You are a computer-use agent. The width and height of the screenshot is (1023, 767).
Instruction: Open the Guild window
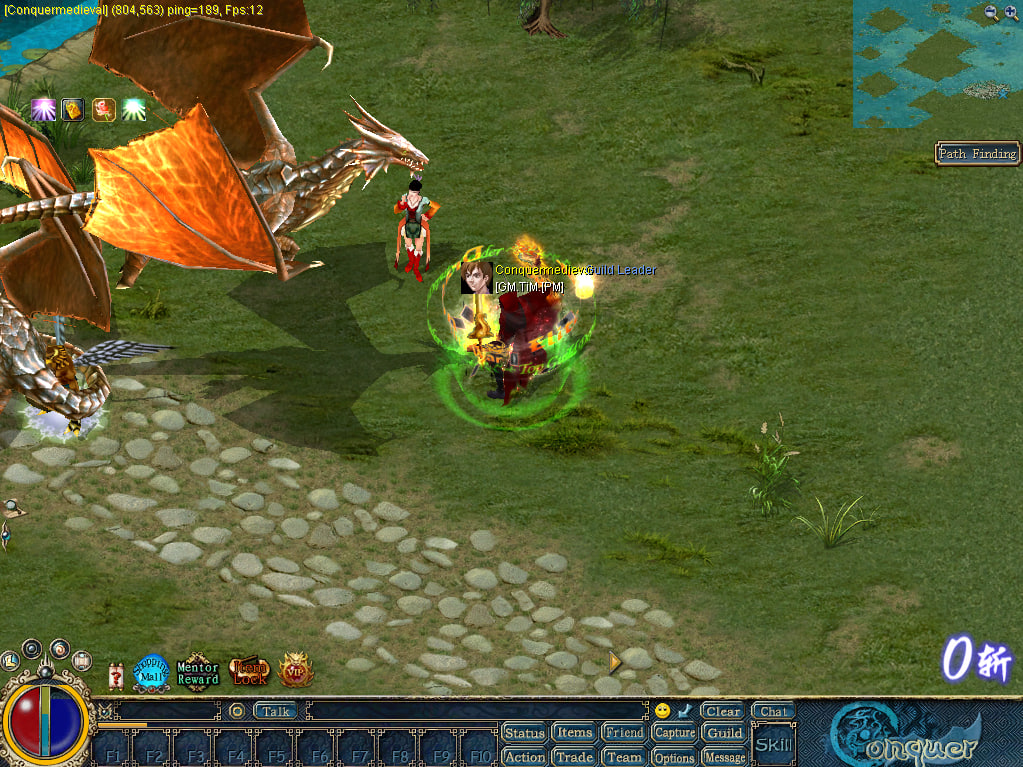click(x=724, y=733)
